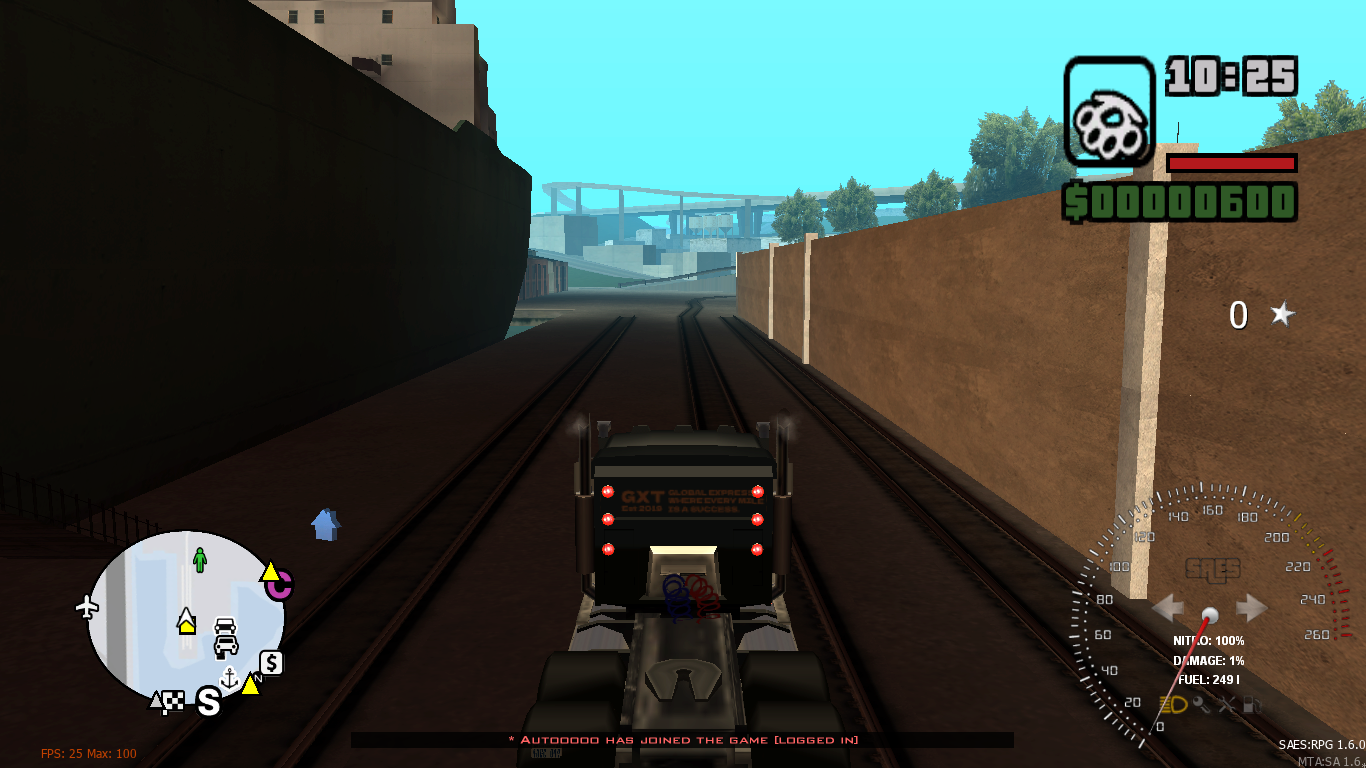
Task: Click the wrench repair icon on the dashboard
Action: coord(1199,705)
